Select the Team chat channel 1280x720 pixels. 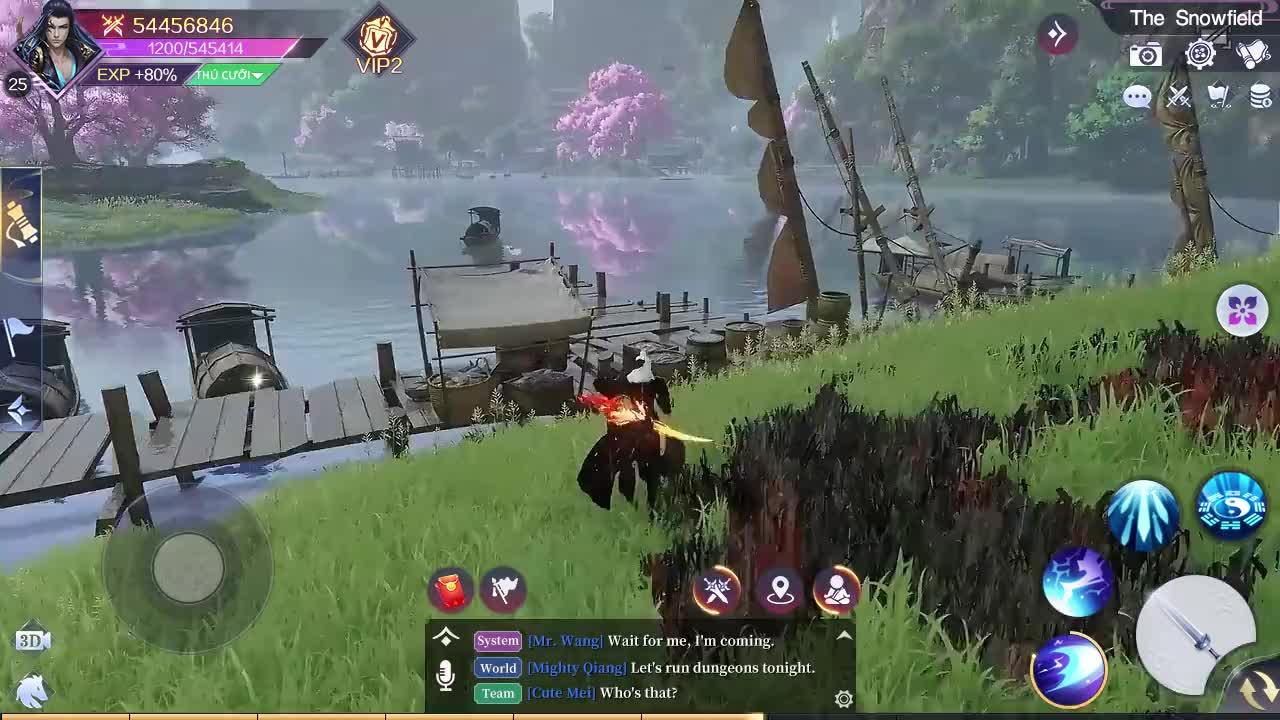coord(496,693)
